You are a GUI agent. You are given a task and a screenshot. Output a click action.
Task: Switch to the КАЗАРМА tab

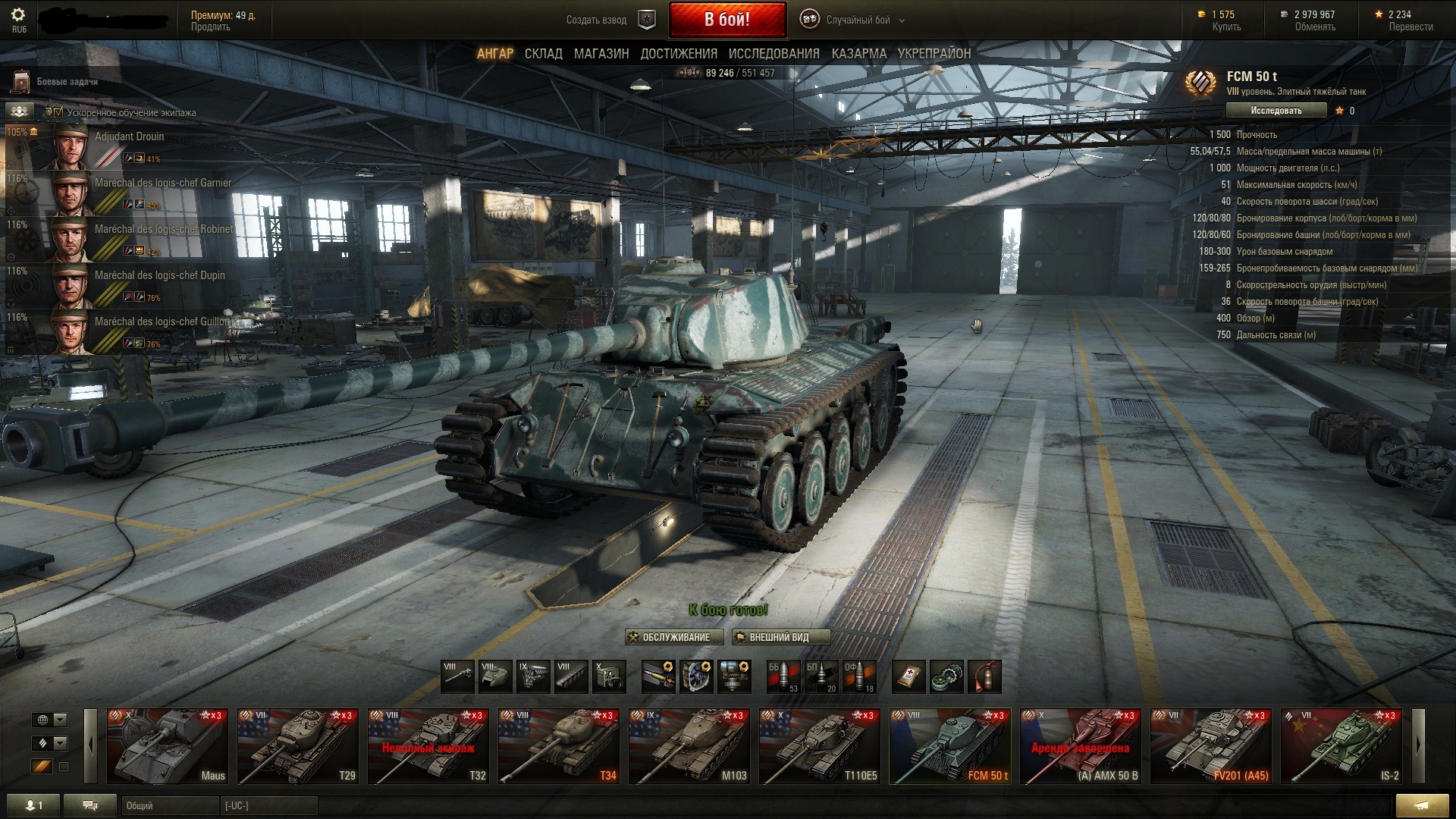[x=858, y=54]
